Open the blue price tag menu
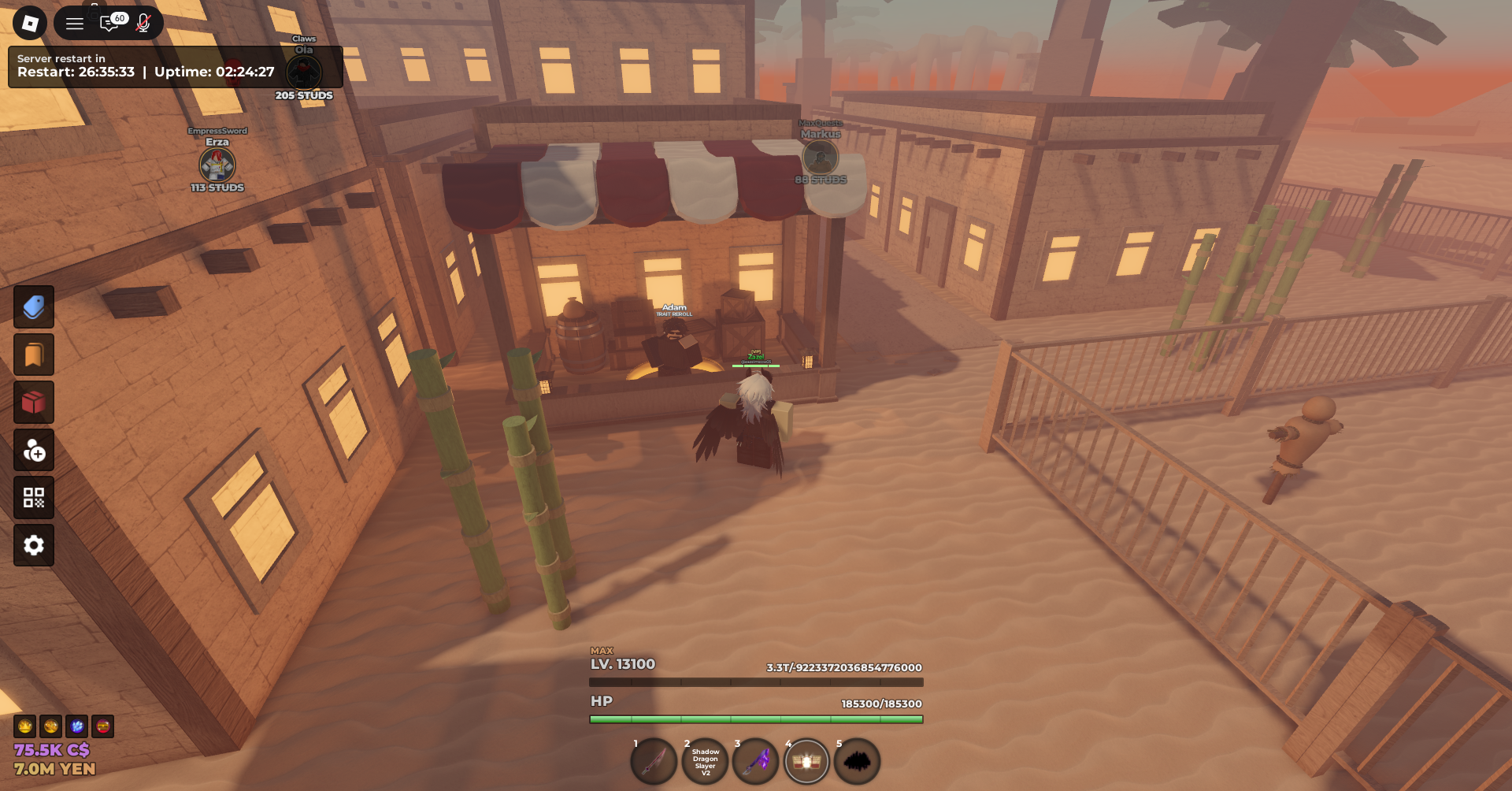This screenshot has width=1512, height=791. click(x=34, y=307)
